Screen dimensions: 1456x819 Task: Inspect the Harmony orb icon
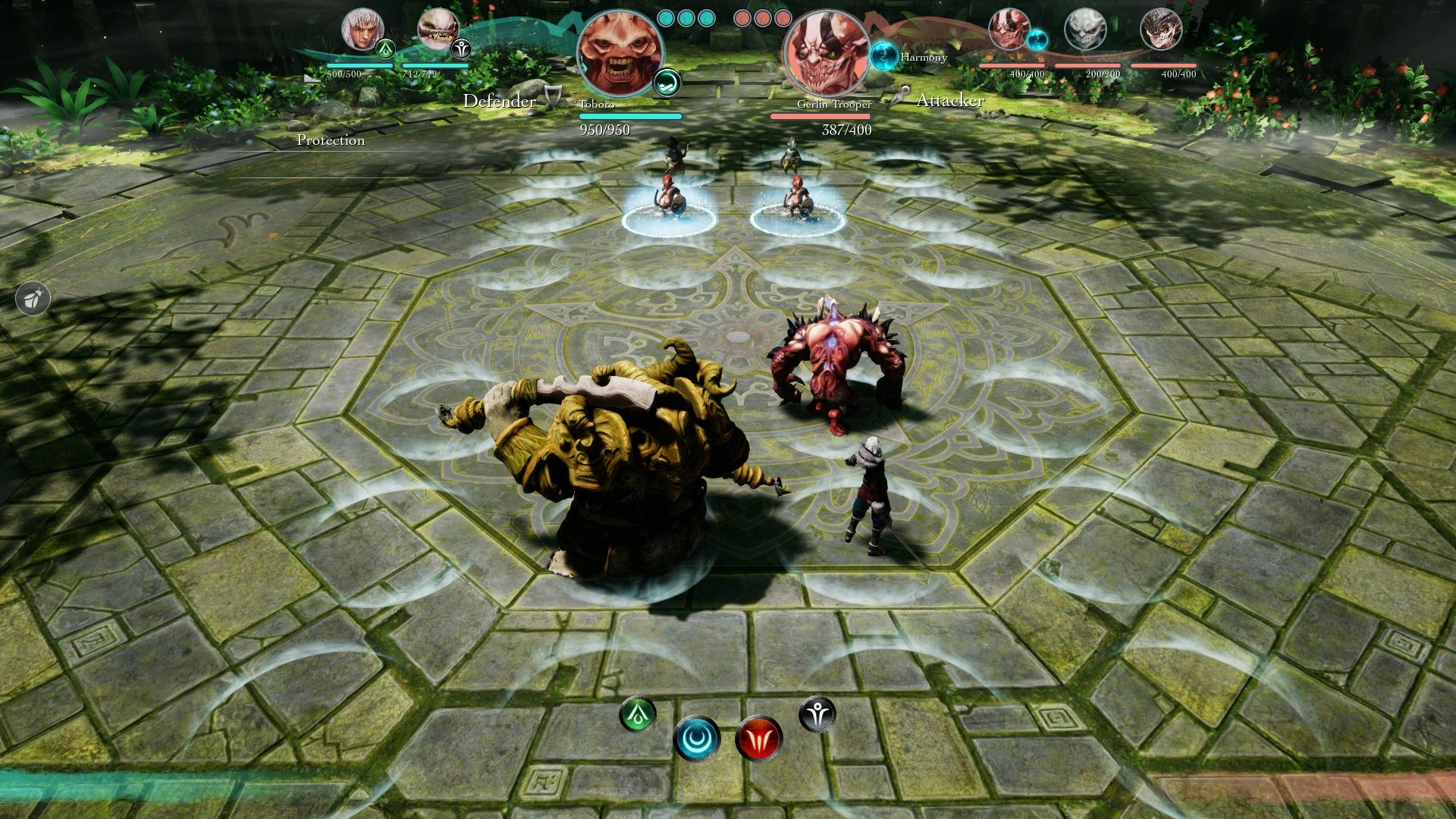tap(883, 55)
